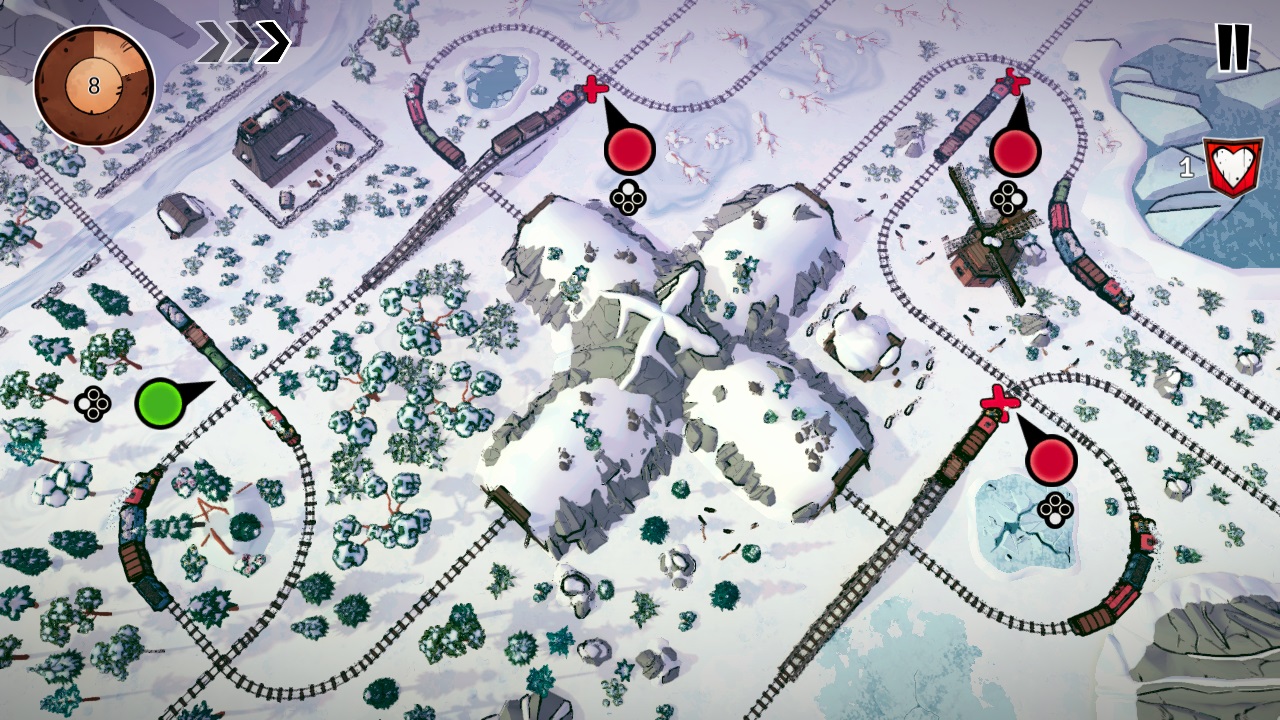Click the frozen pond on the right side
Screen dimensions: 1280x720
[x=1020, y=520]
